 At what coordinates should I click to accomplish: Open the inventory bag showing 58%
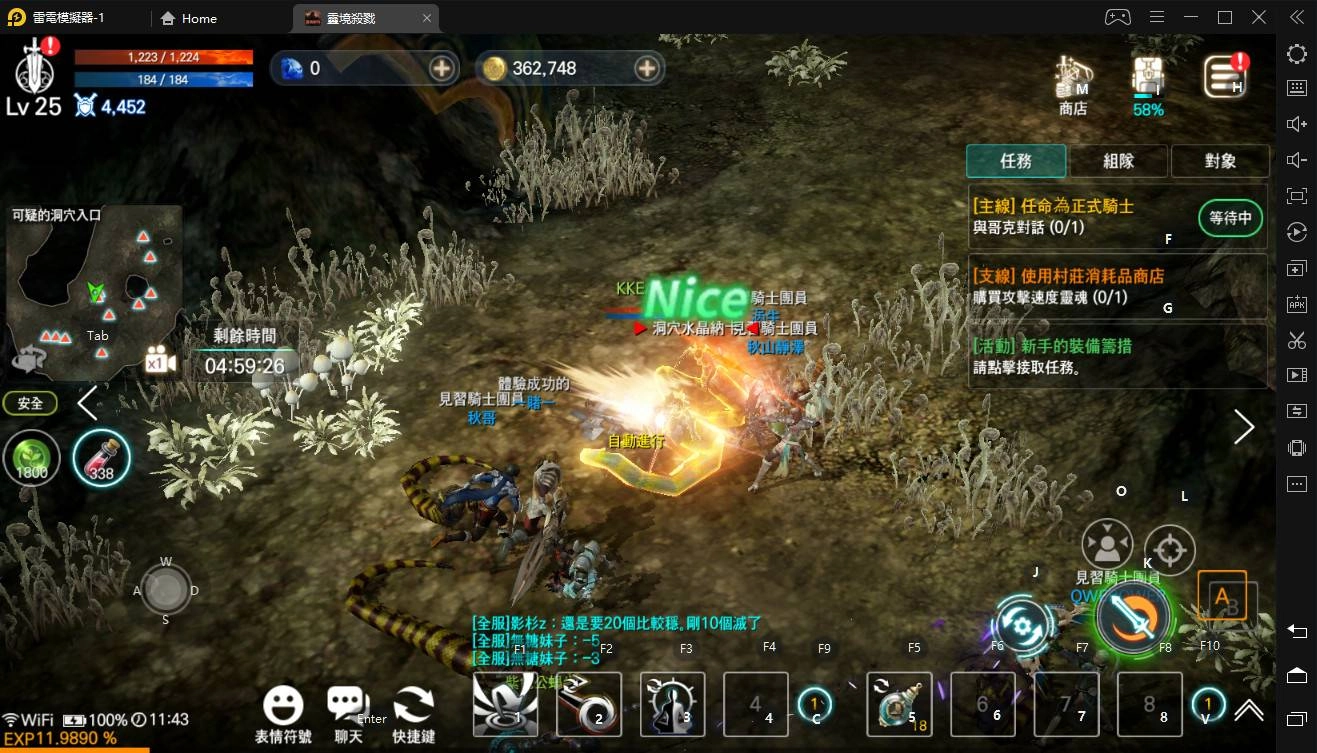click(x=1148, y=80)
